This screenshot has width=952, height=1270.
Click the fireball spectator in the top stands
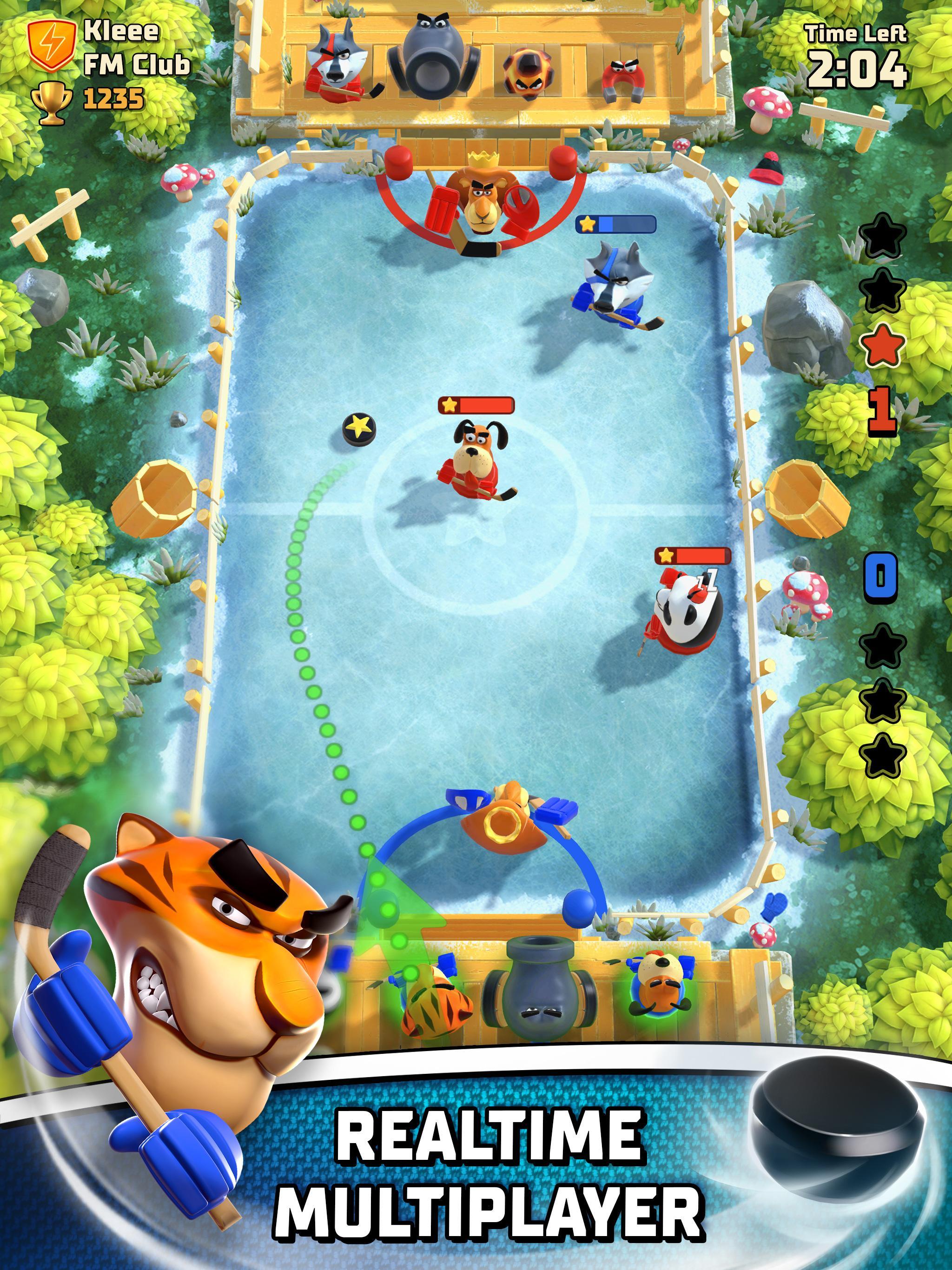(x=528, y=75)
